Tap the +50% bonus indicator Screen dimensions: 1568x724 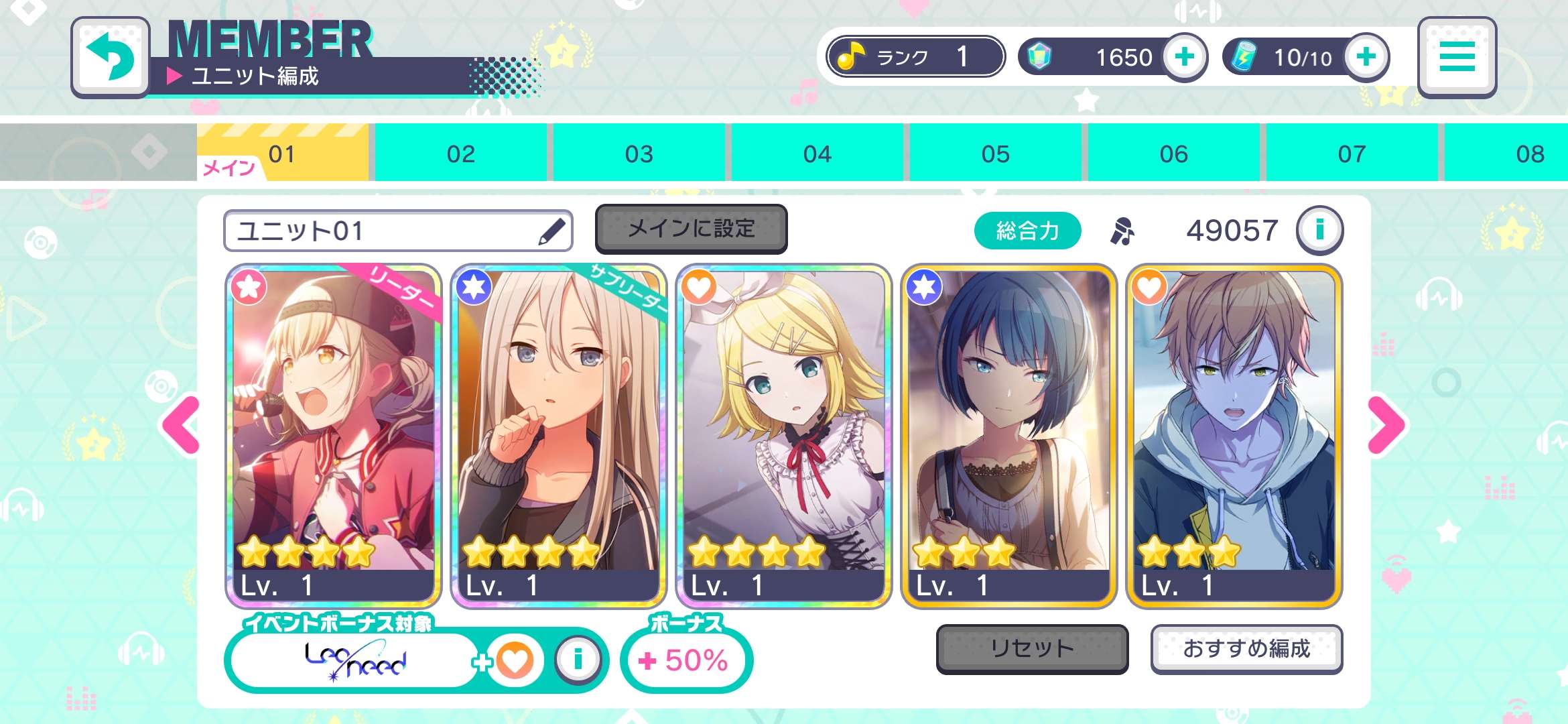coord(686,660)
